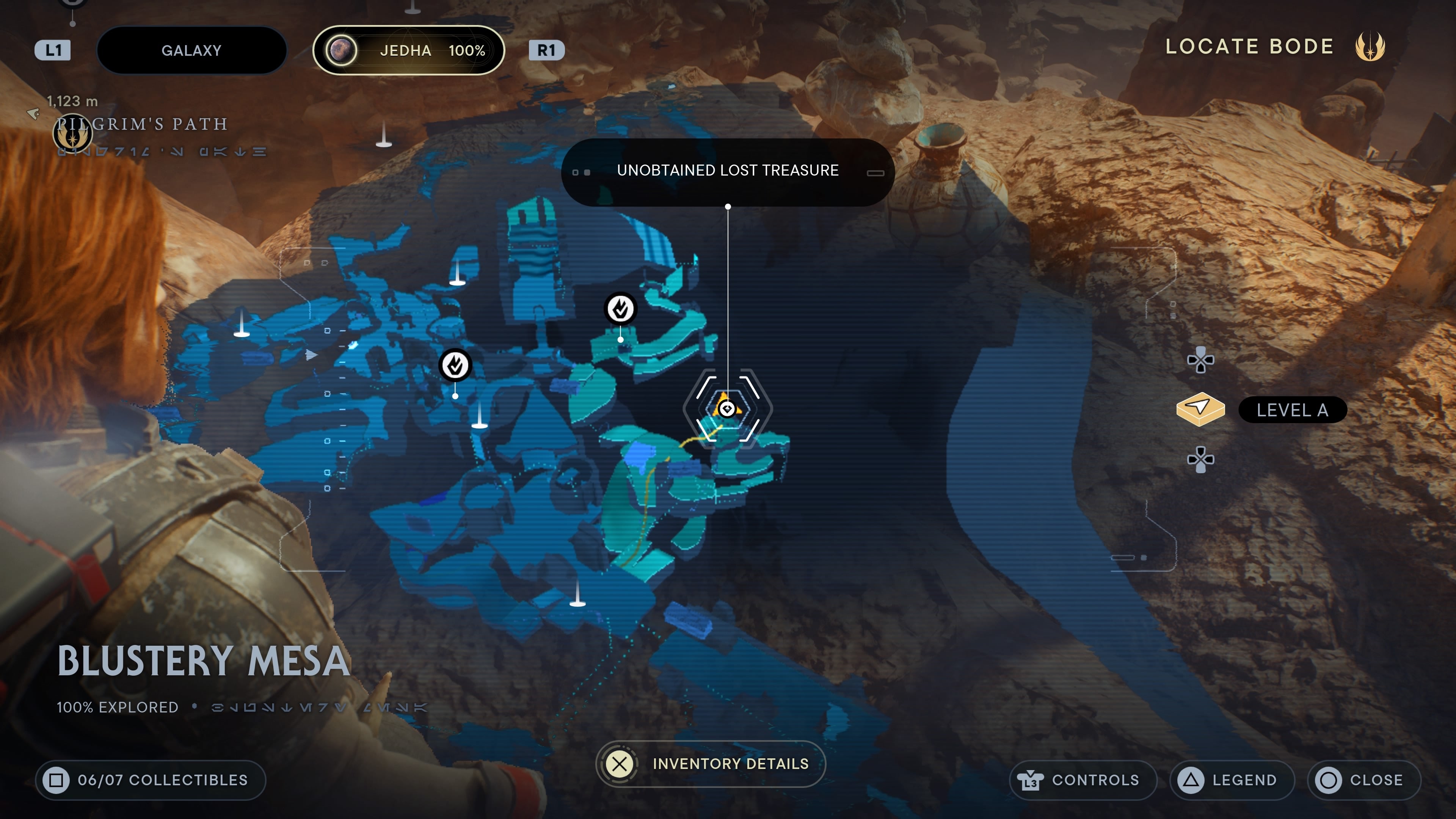Select the Jedha 100% planet tab
The image size is (1456, 819).
pyautogui.click(x=408, y=50)
